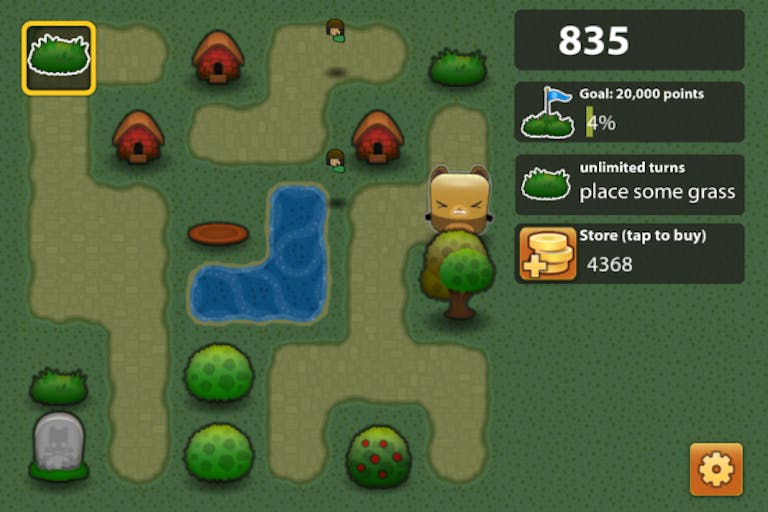The image size is (768, 512).
Task: Open the Store coin panel
Action: pos(629,254)
